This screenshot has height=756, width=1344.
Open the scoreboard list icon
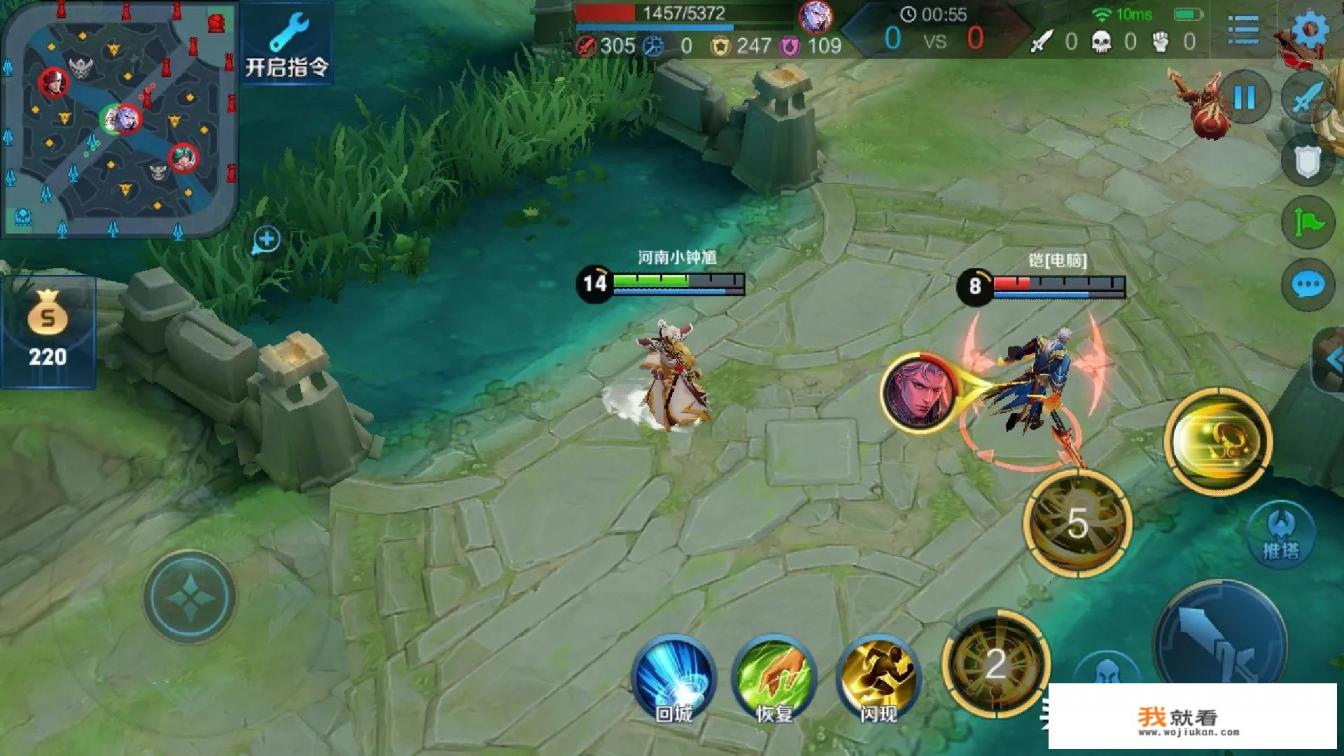[x=1243, y=30]
